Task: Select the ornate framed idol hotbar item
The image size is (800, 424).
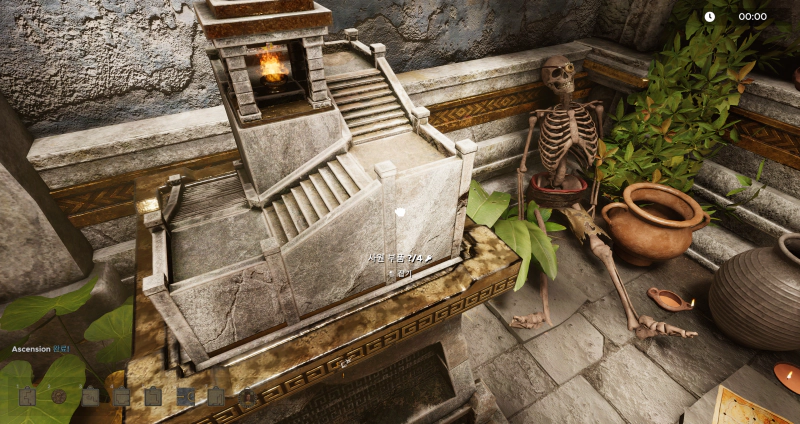Action: (x=247, y=396)
